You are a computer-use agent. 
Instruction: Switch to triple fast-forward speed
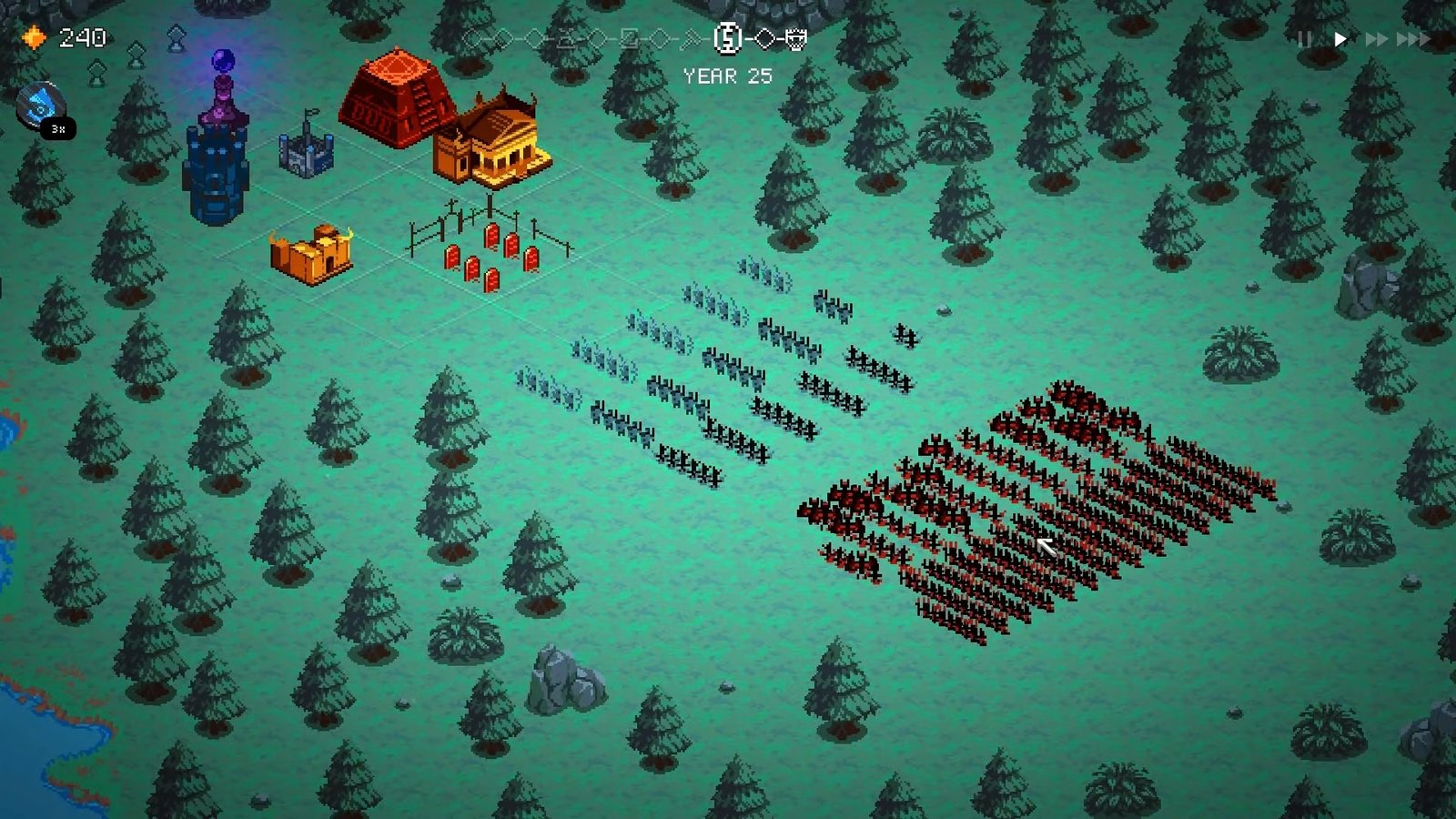(1412, 39)
